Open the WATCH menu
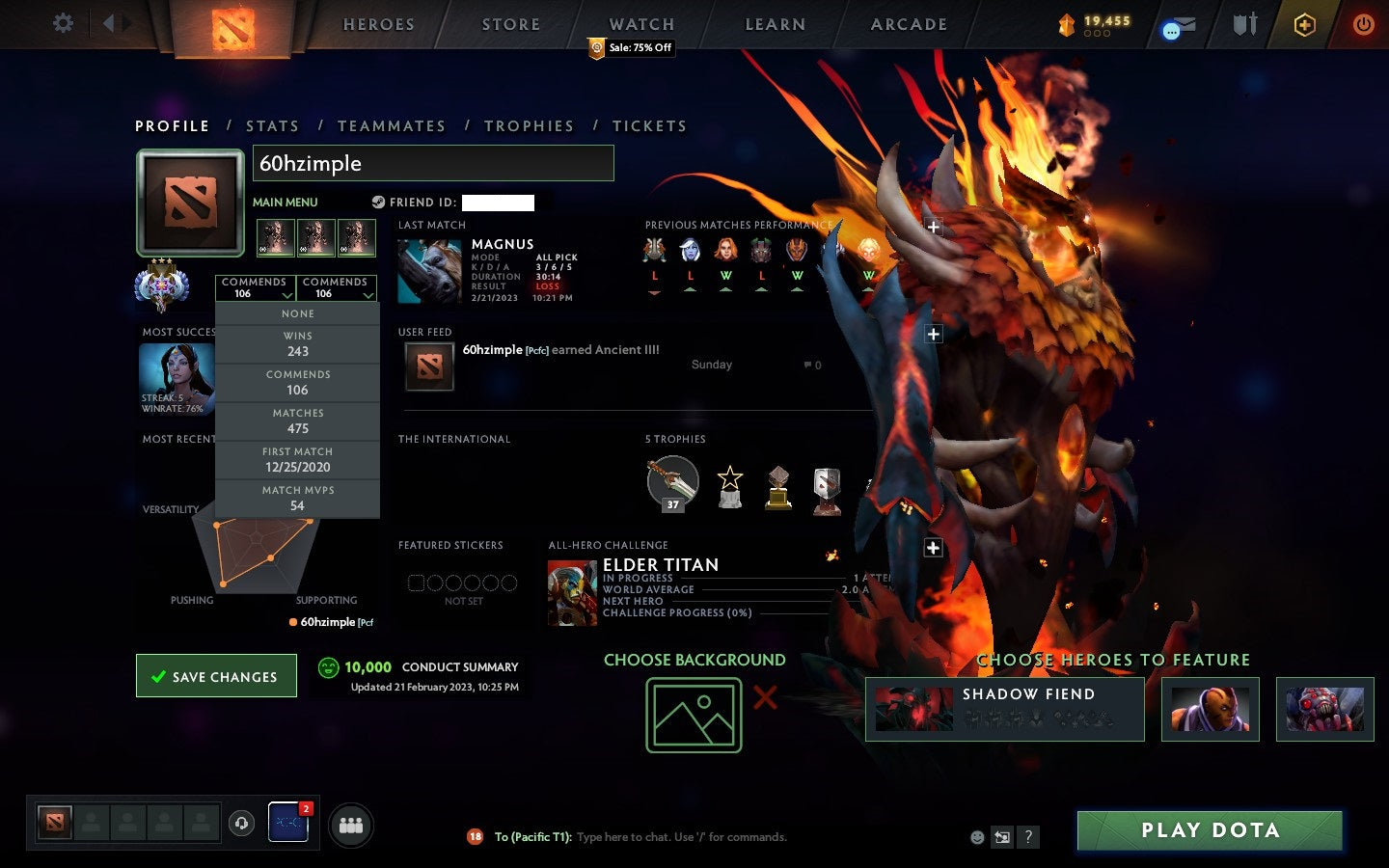 click(x=640, y=24)
